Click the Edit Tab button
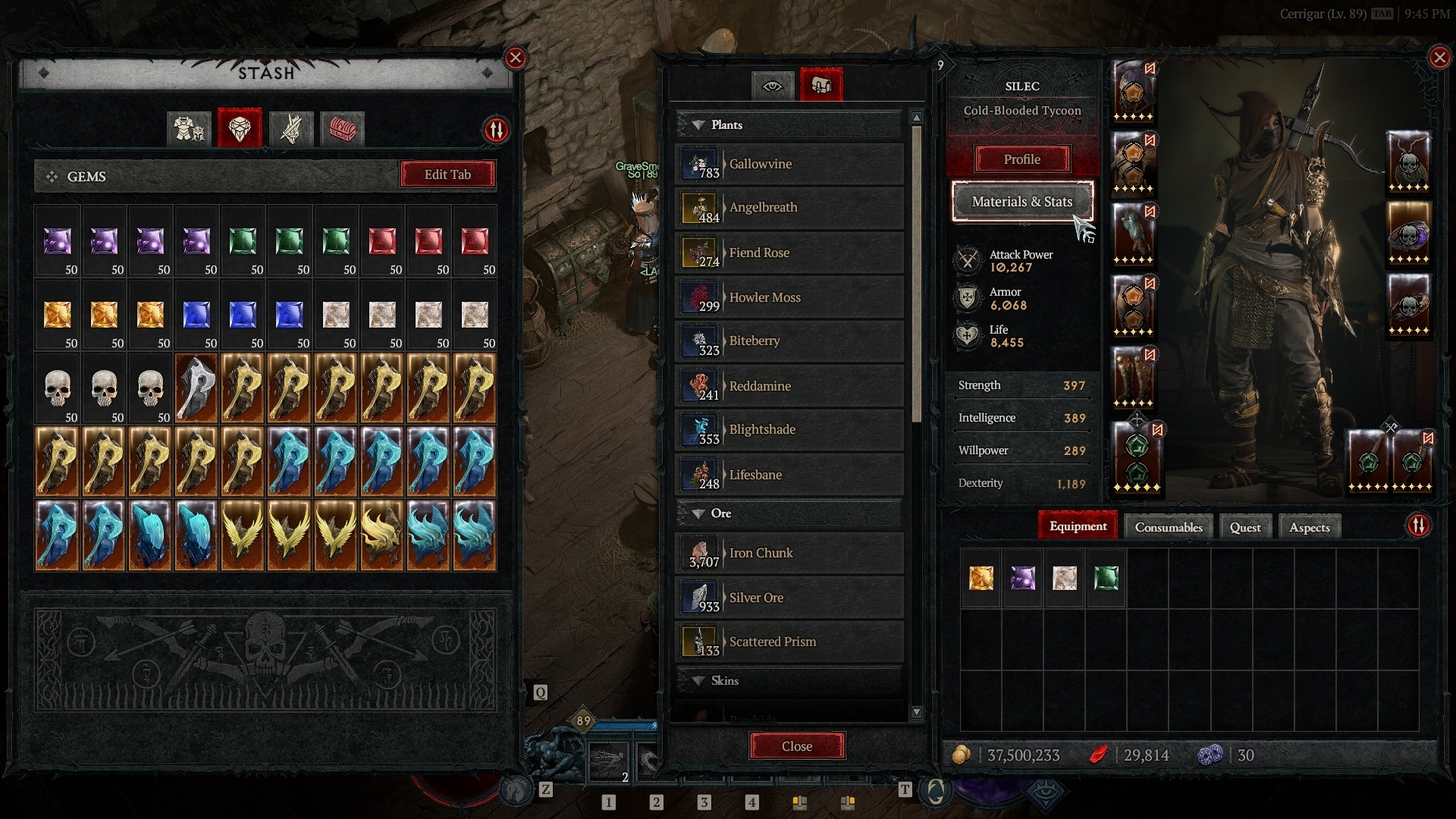Viewport: 1456px width, 819px height. click(447, 174)
